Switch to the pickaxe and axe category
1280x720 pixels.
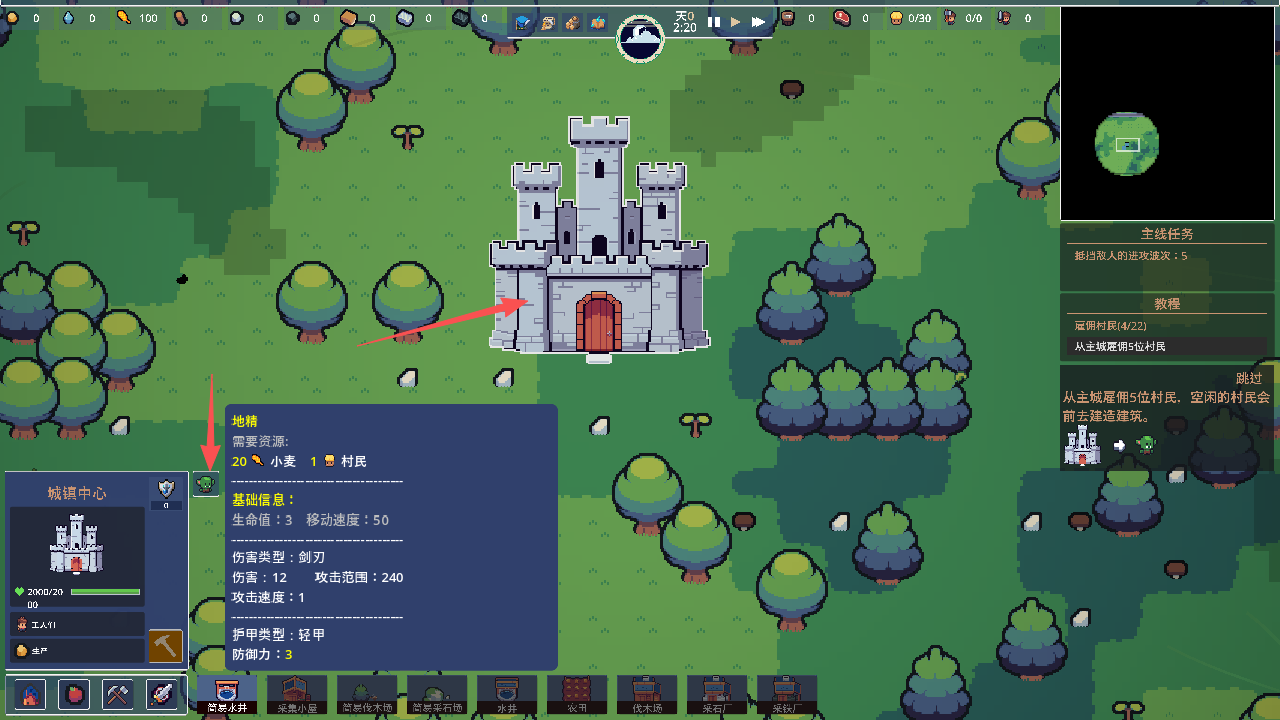point(118,694)
